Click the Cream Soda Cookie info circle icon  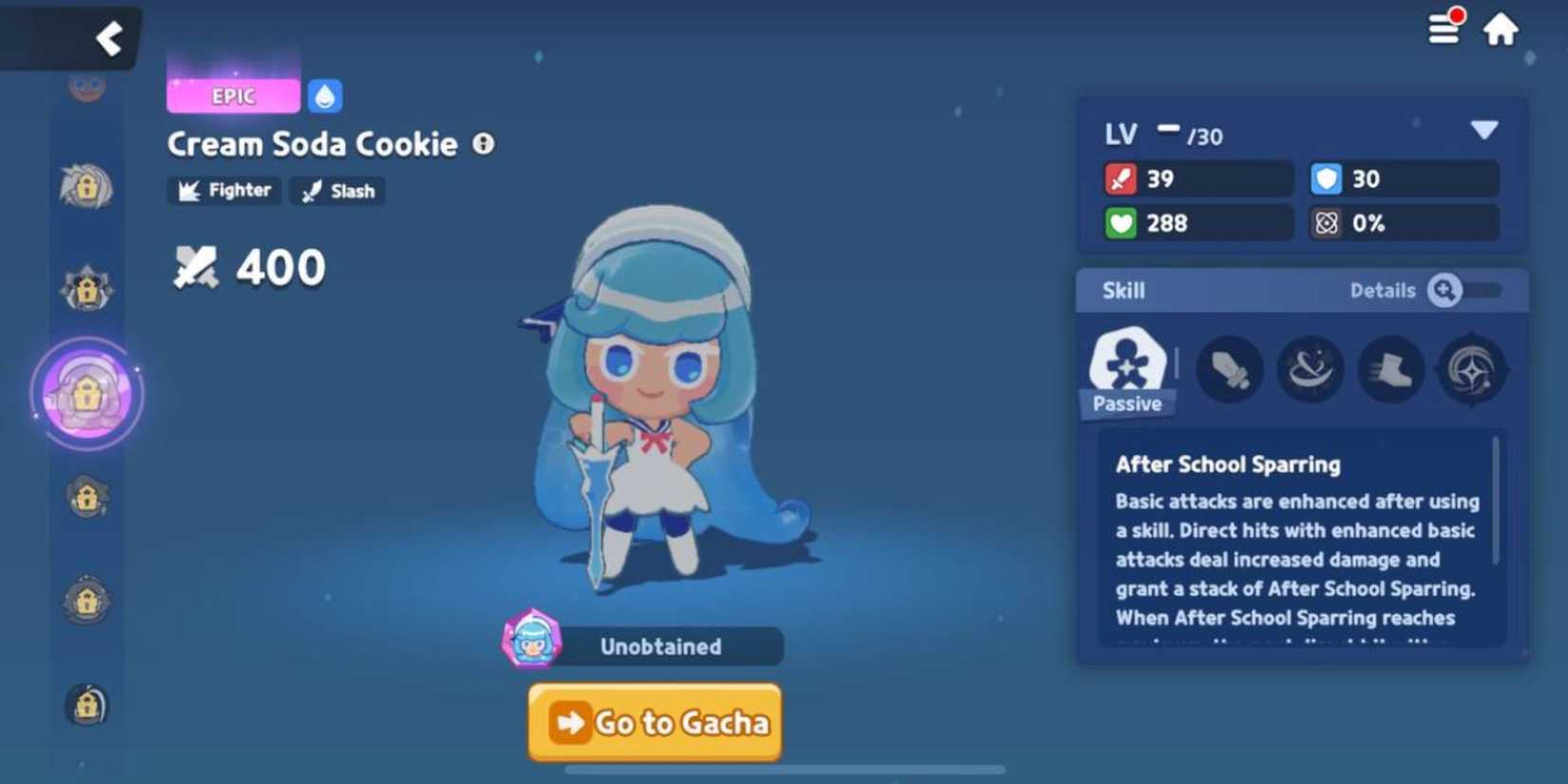[x=483, y=143]
